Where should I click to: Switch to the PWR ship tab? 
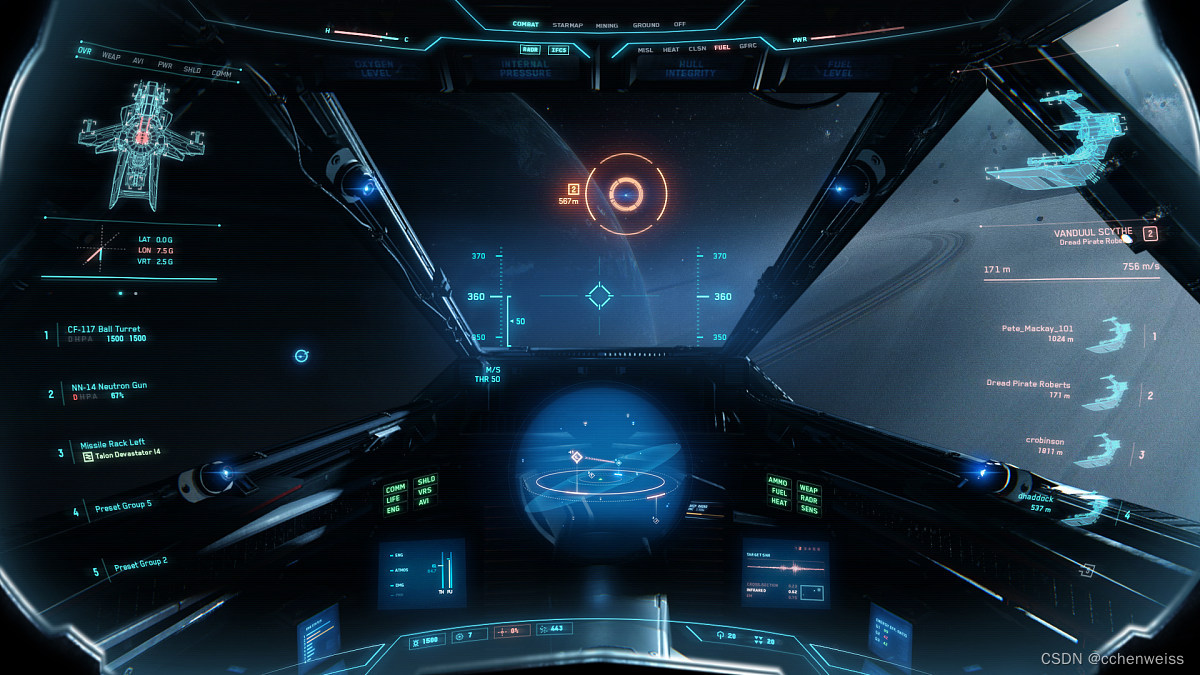click(165, 65)
